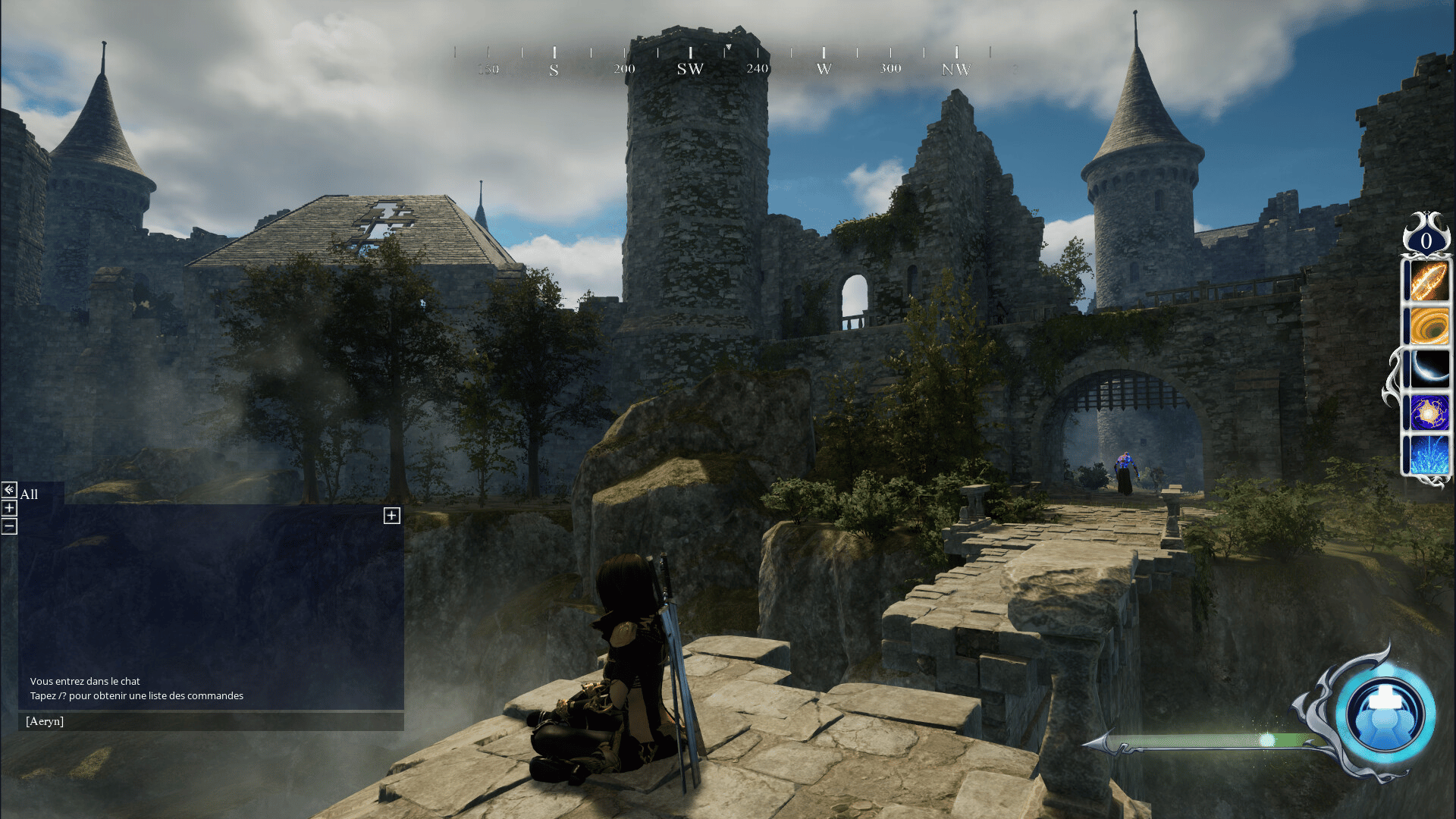Activate the blue ice shards ability

click(1429, 454)
